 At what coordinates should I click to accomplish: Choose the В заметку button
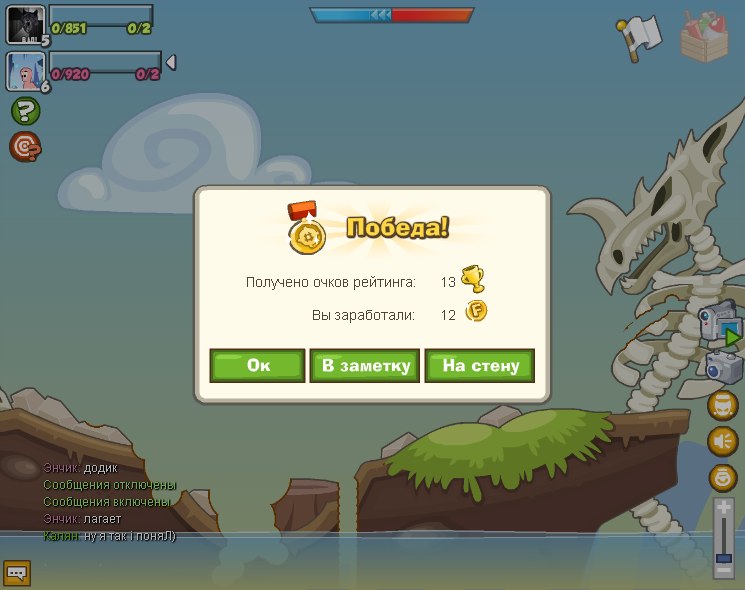[x=364, y=366]
